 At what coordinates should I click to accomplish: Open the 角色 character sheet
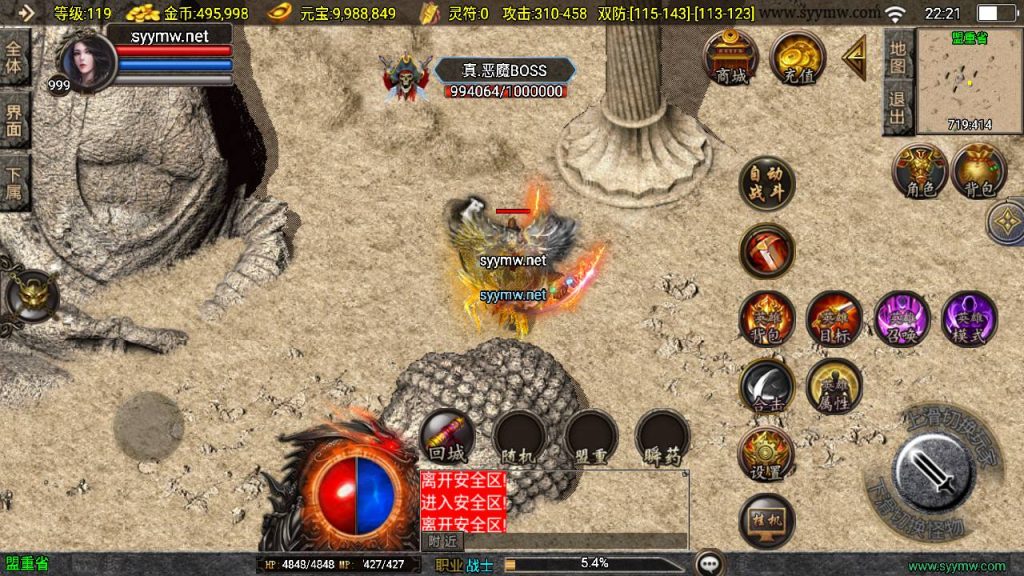click(x=919, y=170)
